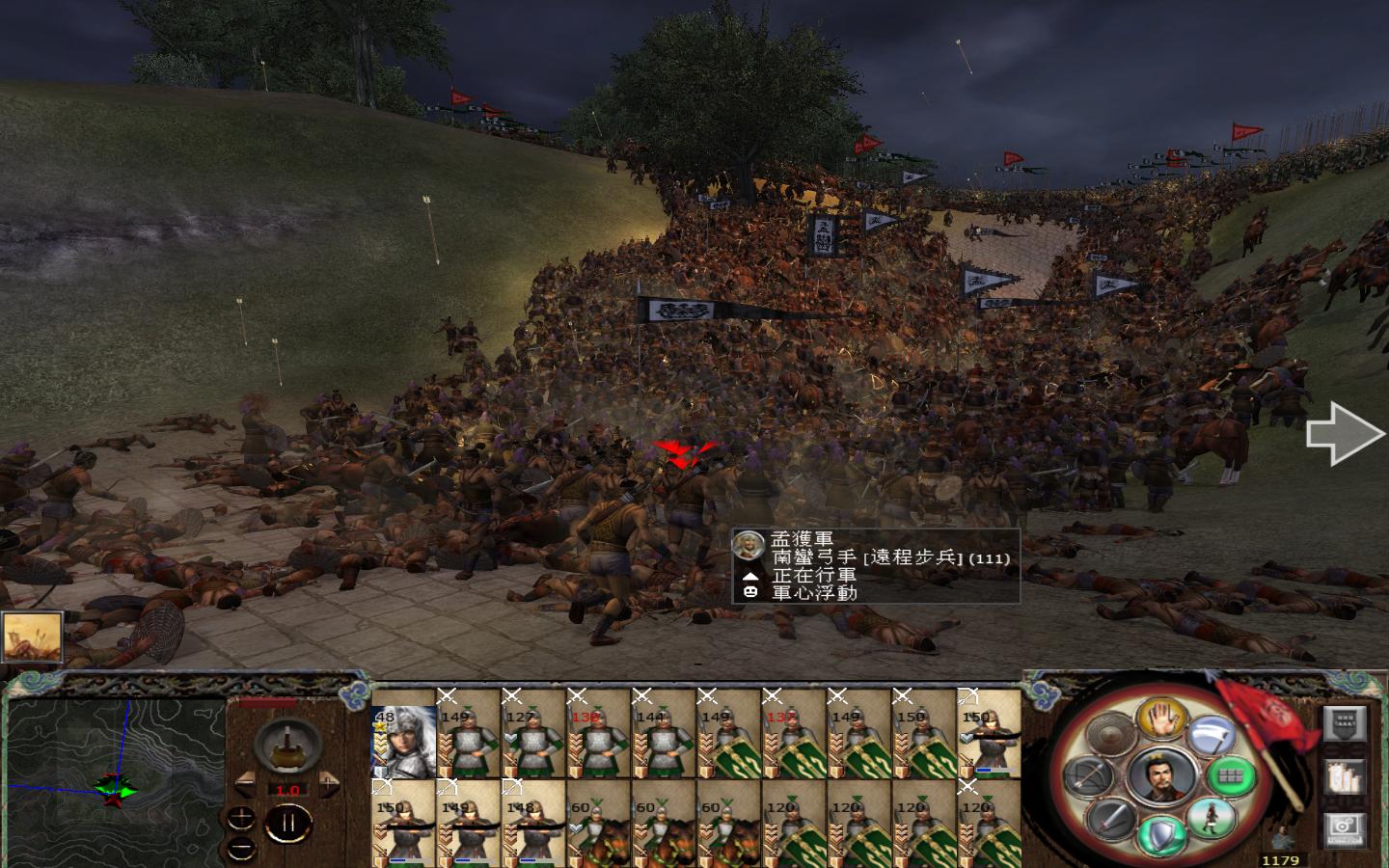
Task: Click the sword melee attack button
Action: tap(1112, 819)
